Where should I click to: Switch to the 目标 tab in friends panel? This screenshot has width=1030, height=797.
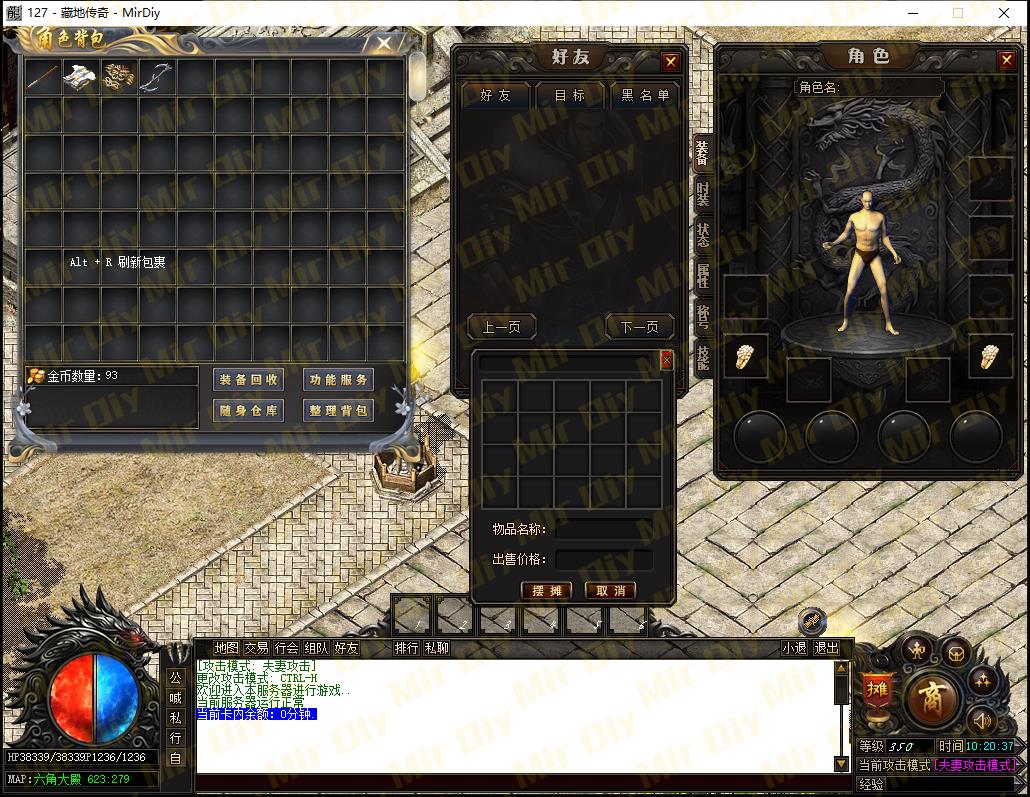click(570, 96)
